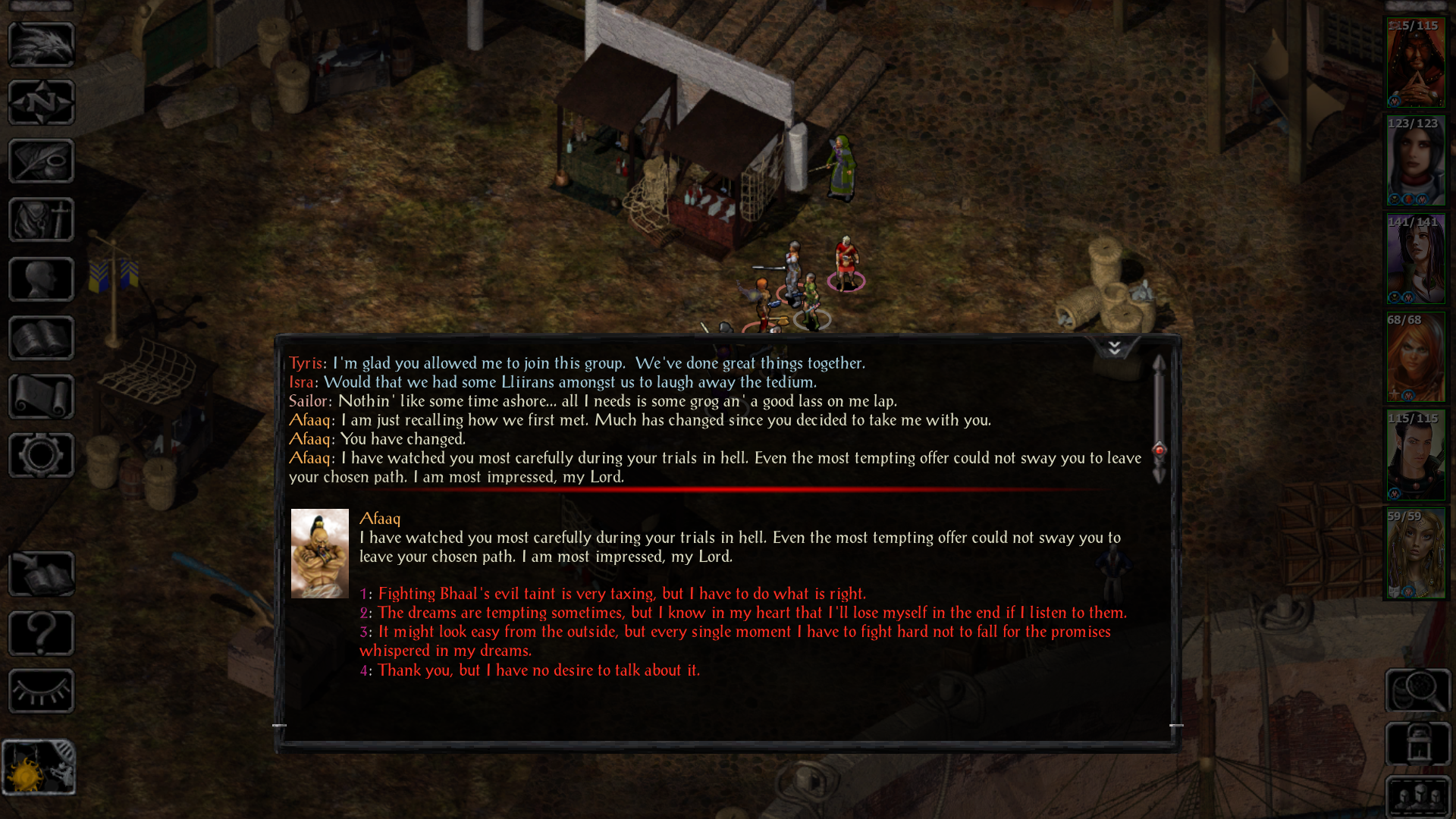The width and height of the screenshot is (1456, 819).
Task: Open the character record hooded-figure icon
Action: tap(41, 220)
